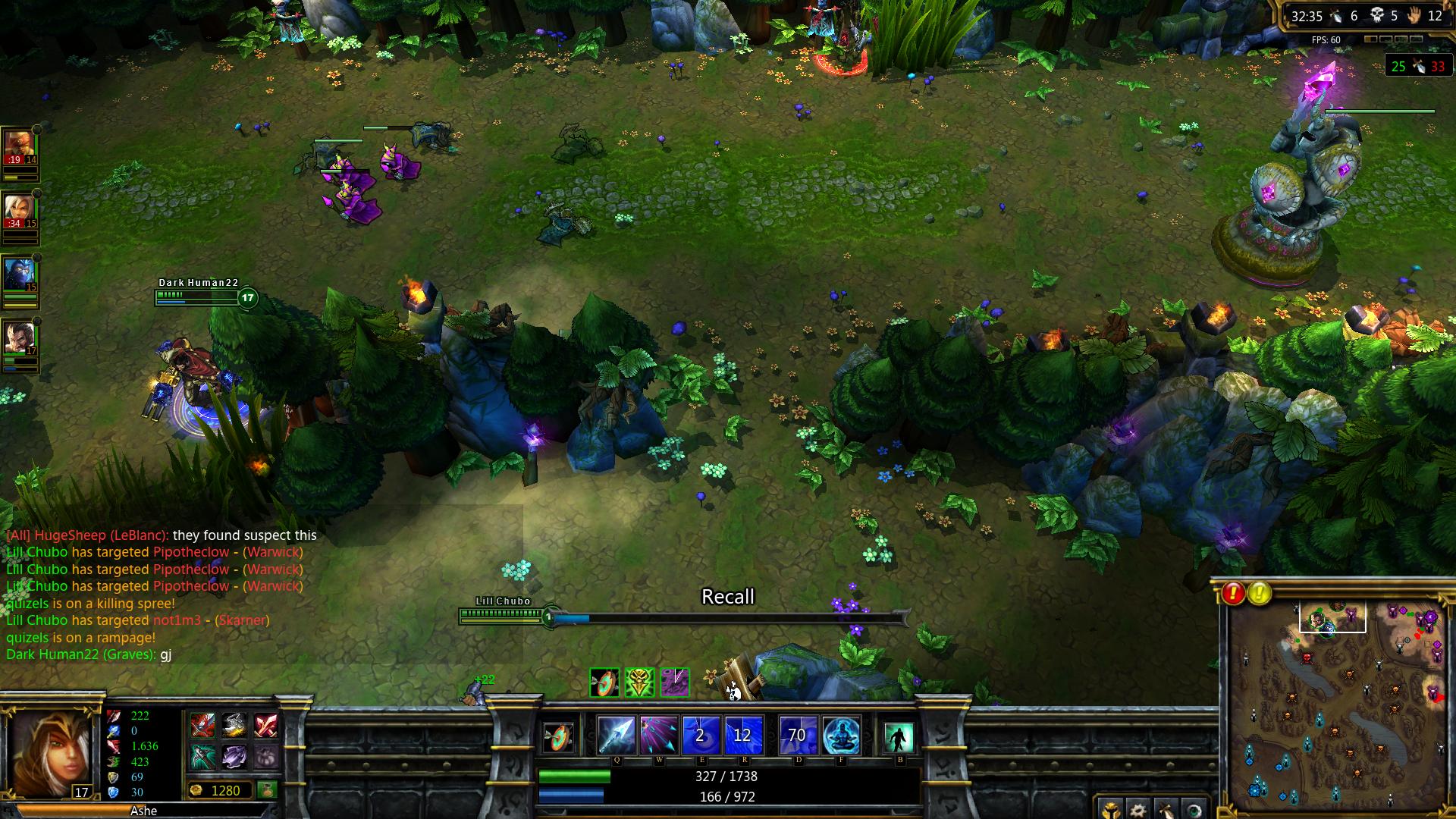Cast the Volley W ability
1456x819 pixels.
pos(657,735)
